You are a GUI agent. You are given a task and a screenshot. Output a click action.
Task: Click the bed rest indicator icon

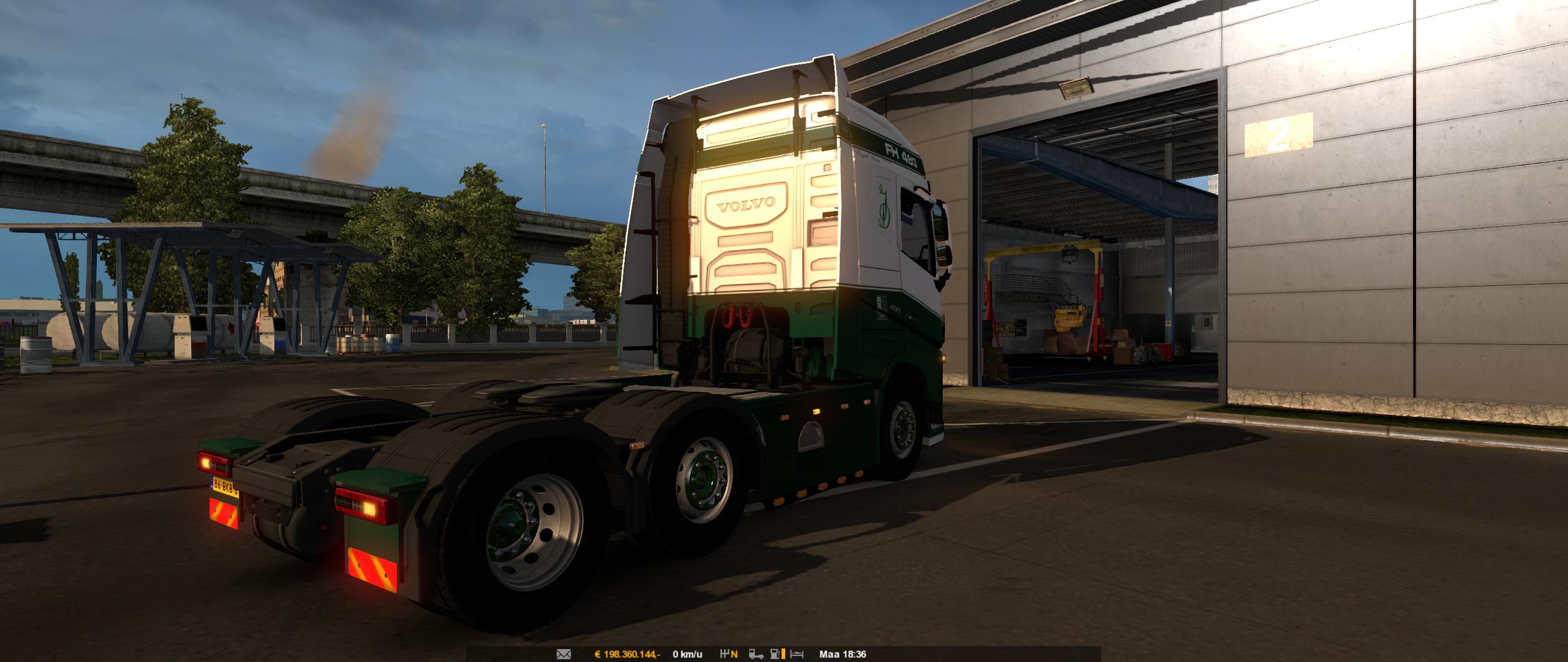coord(797,655)
